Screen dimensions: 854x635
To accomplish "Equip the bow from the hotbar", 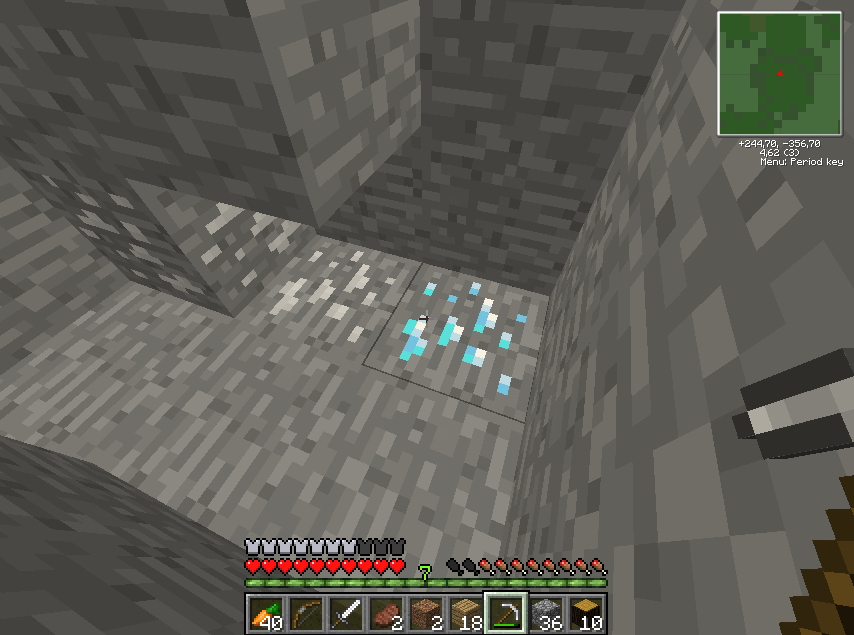I will [x=305, y=612].
